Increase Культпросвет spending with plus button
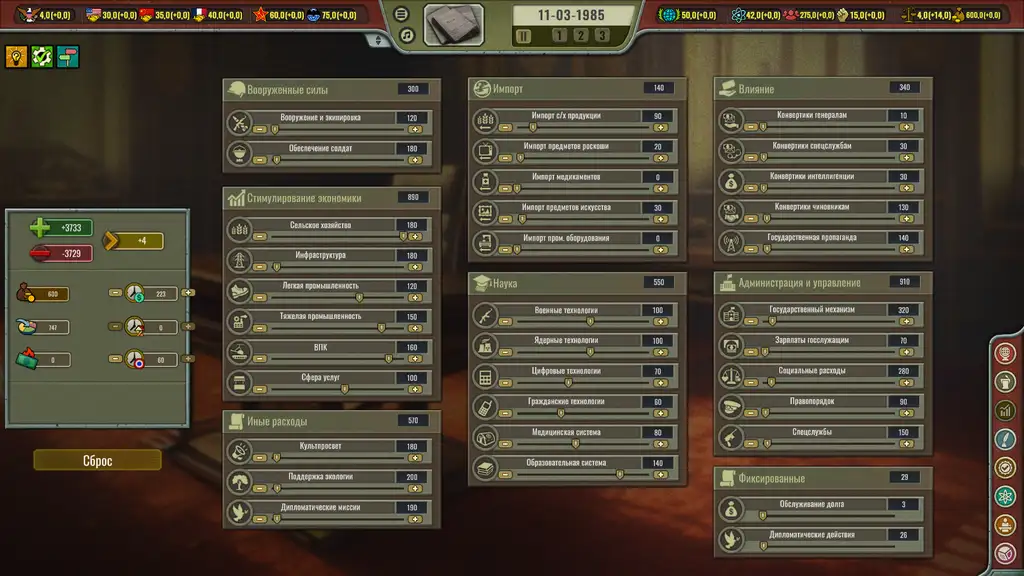The height and width of the screenshot is (576, 1024). (414, 458)
